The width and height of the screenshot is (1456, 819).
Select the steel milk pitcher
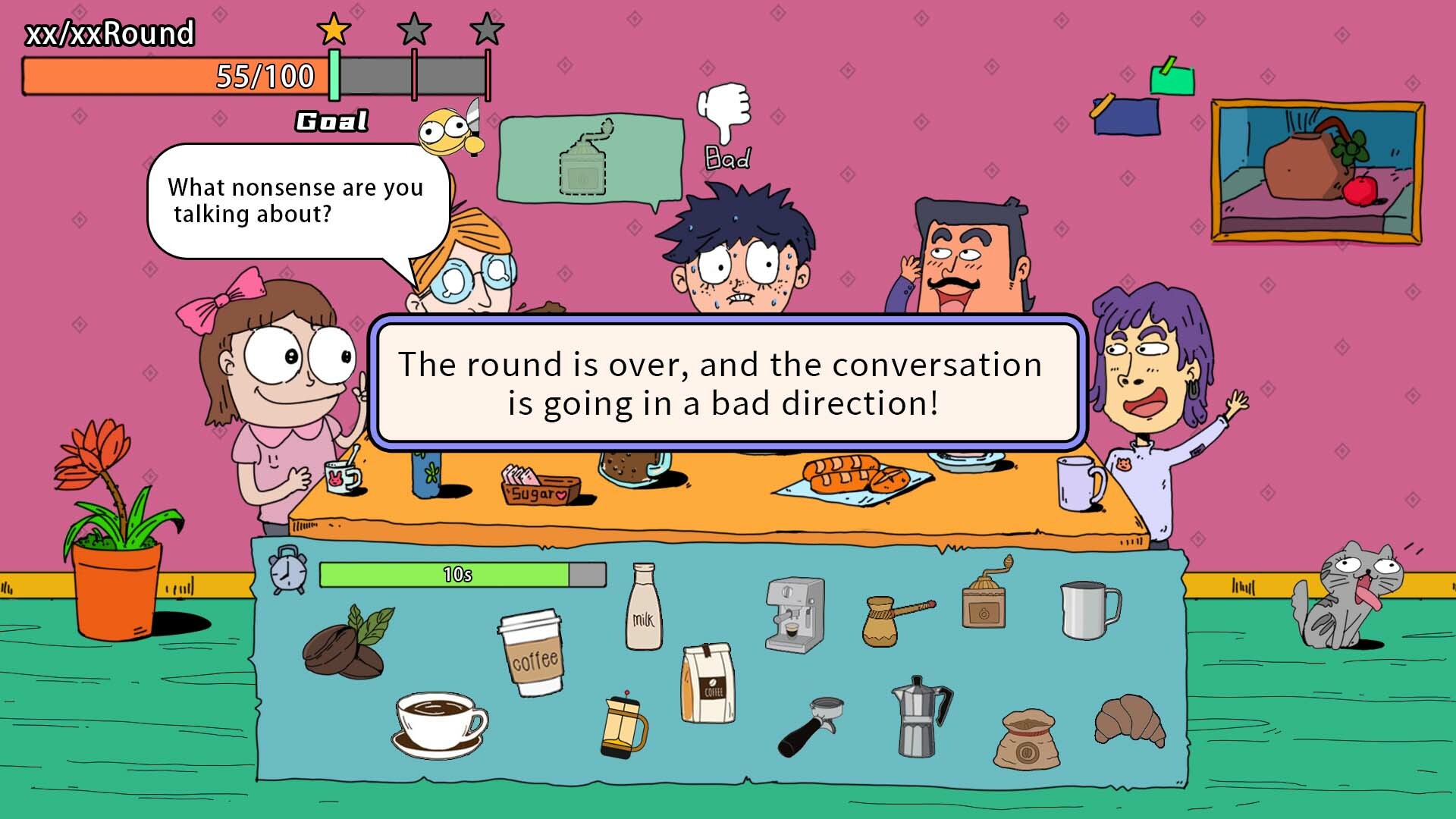1089,610
